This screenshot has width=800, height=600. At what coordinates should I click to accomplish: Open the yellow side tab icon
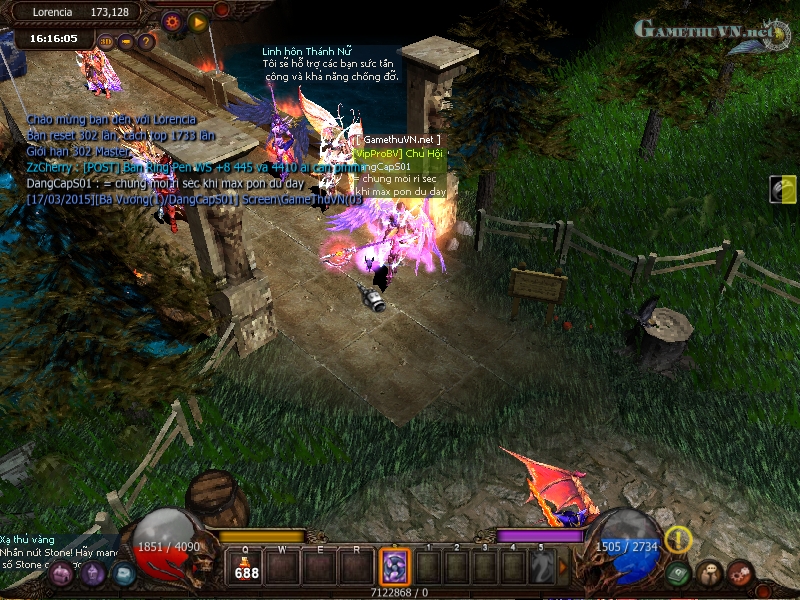click(784, 189)
